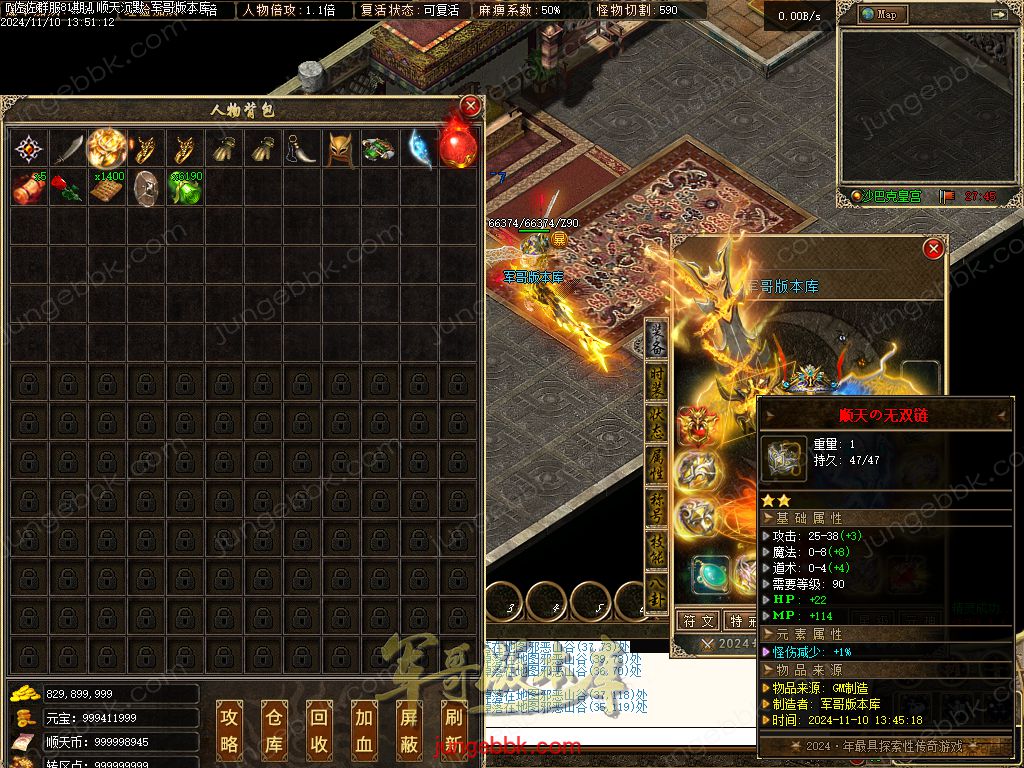Choose the red rose item
This screenshot has height=768, width=1024.
tap(68, 188)
